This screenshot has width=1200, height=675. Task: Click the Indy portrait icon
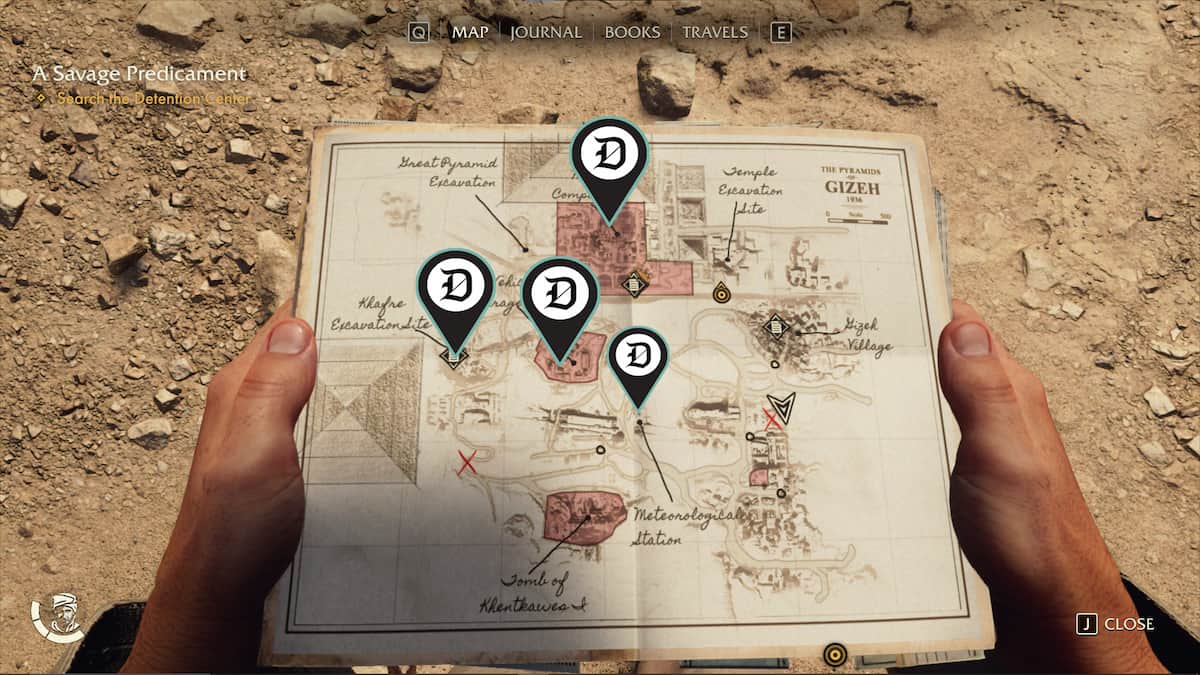click(x=59, y=619)
